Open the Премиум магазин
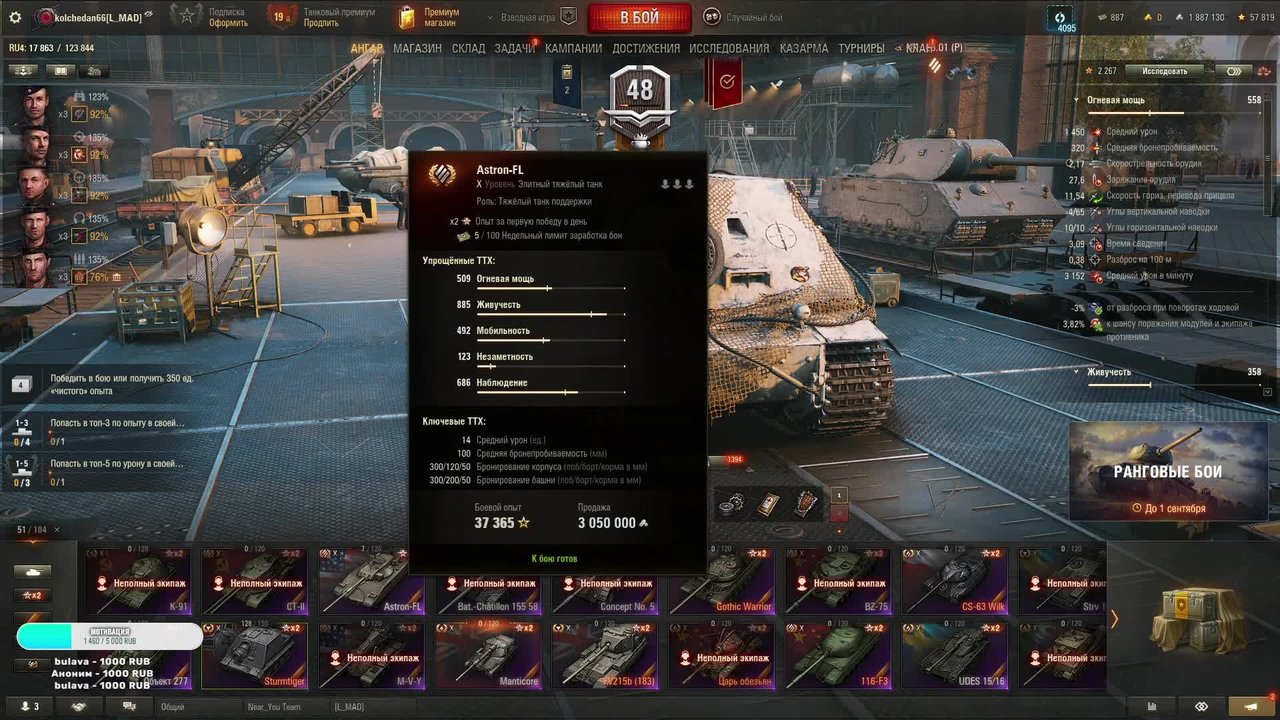 click(x=430, y=17)
